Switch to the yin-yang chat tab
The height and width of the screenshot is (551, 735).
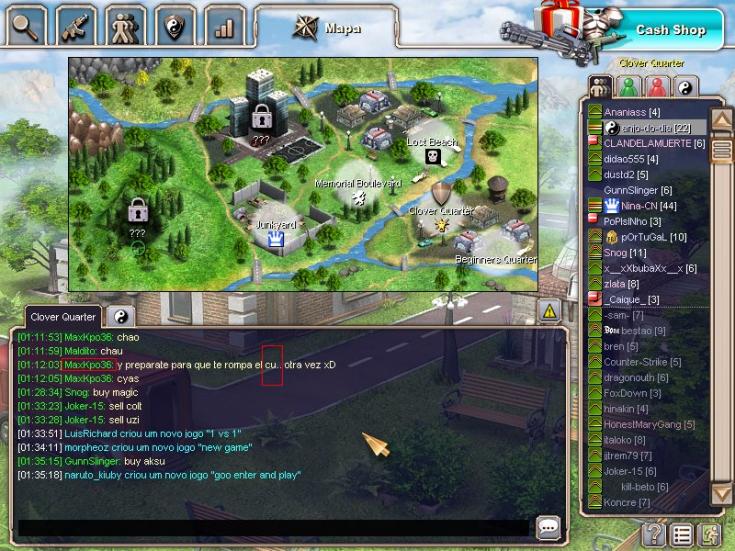tap(121, 317)
